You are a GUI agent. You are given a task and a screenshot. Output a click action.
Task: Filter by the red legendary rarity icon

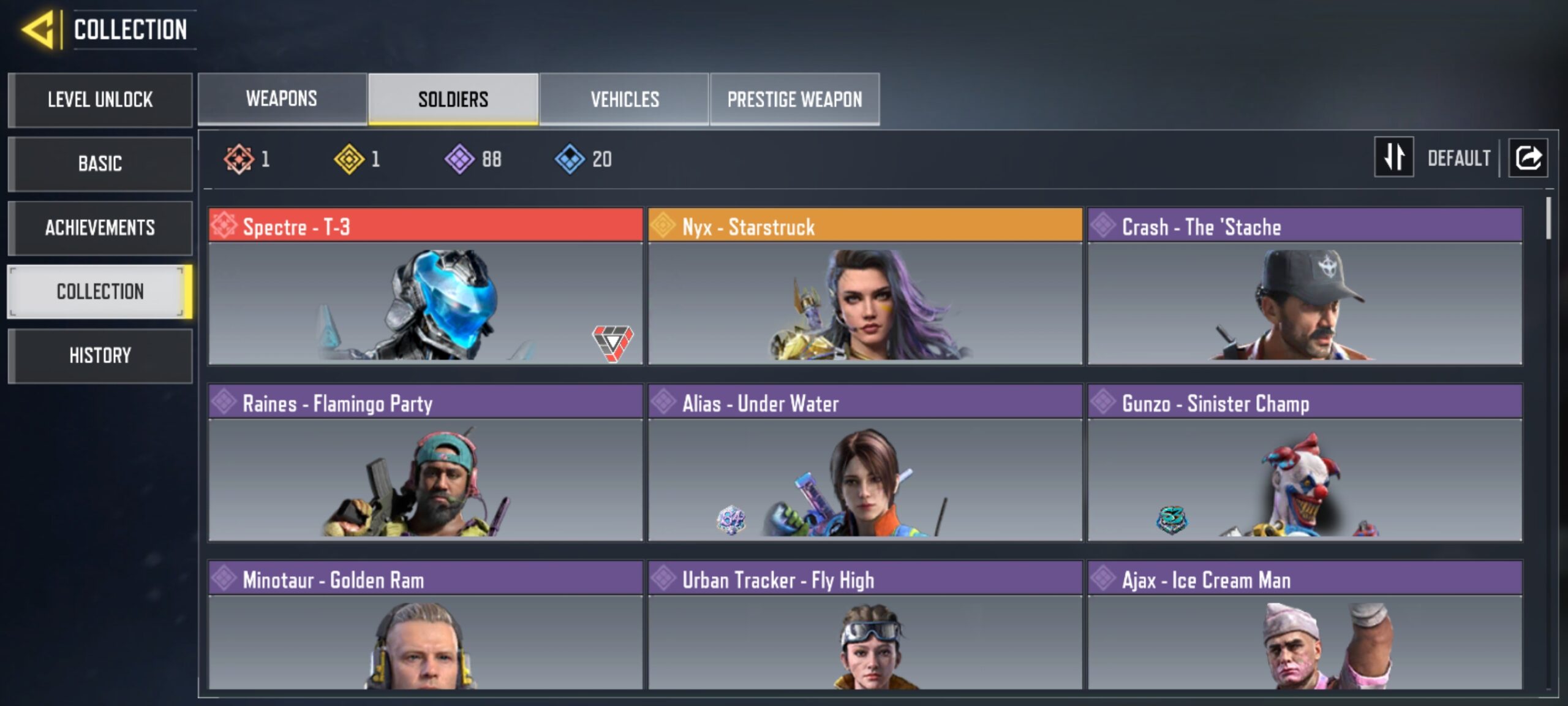(238, 159)
